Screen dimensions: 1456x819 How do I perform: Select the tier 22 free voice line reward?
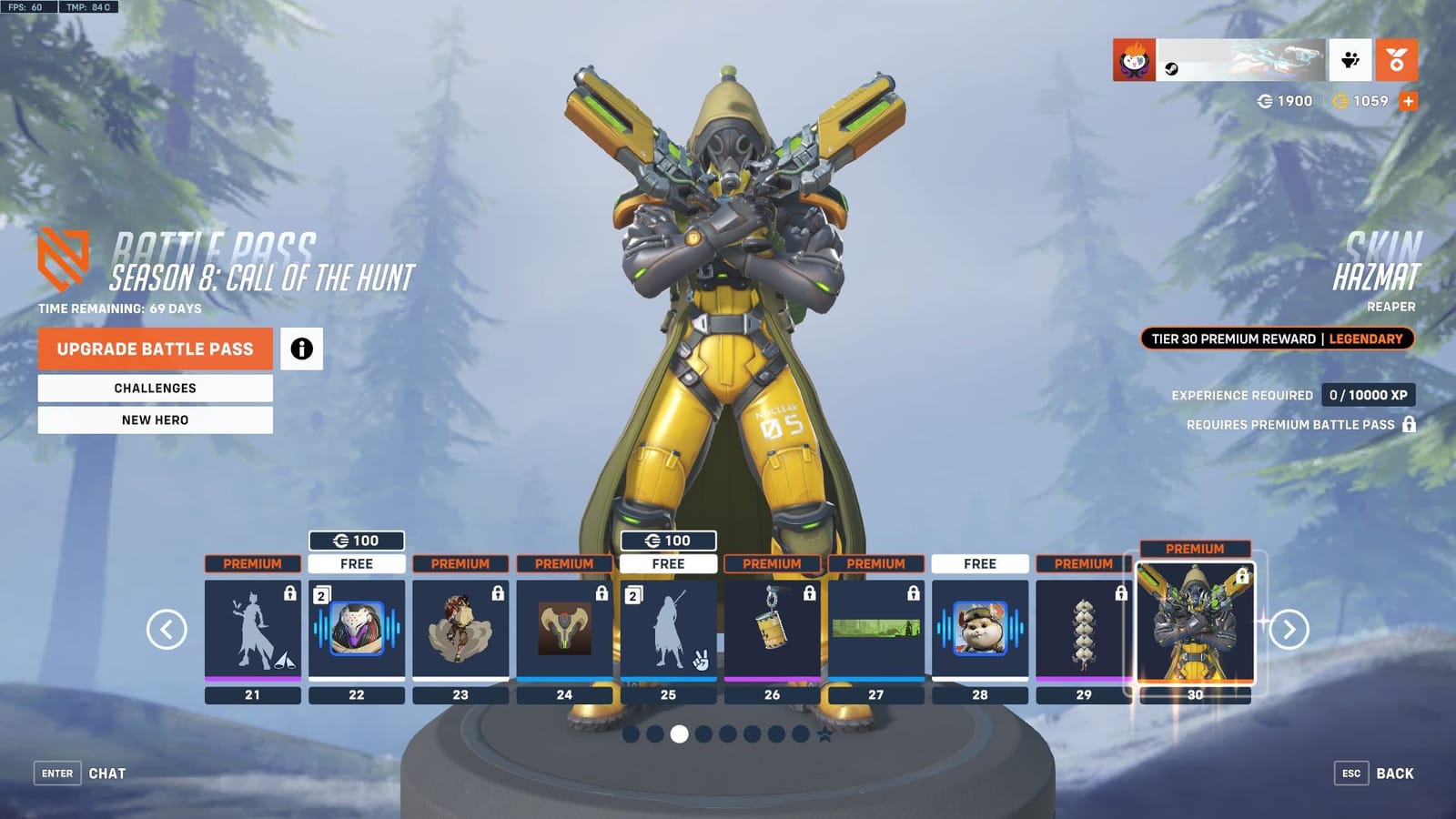pos(357,628)
